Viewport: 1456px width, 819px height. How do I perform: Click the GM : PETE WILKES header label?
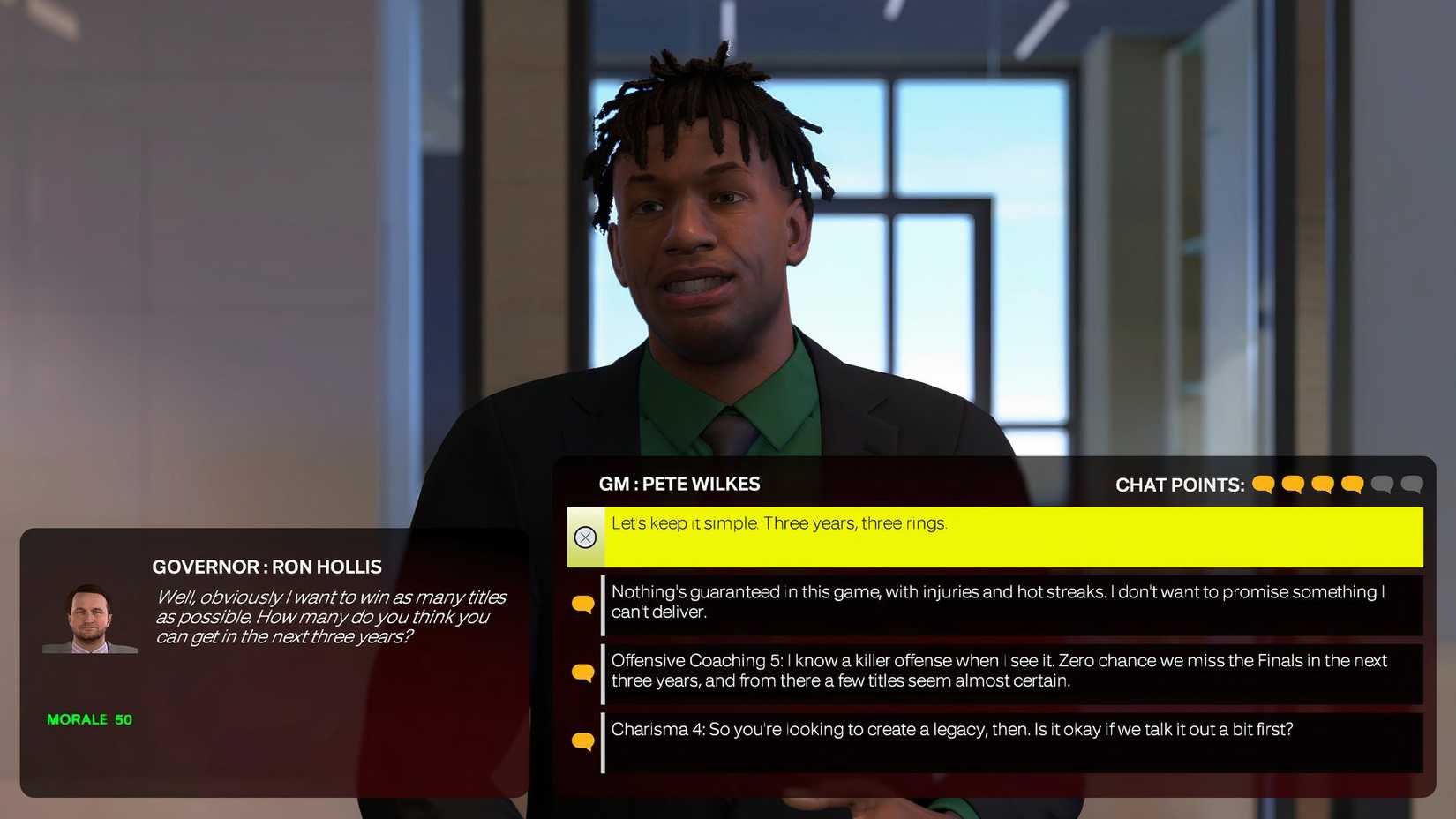coord(679,484)
